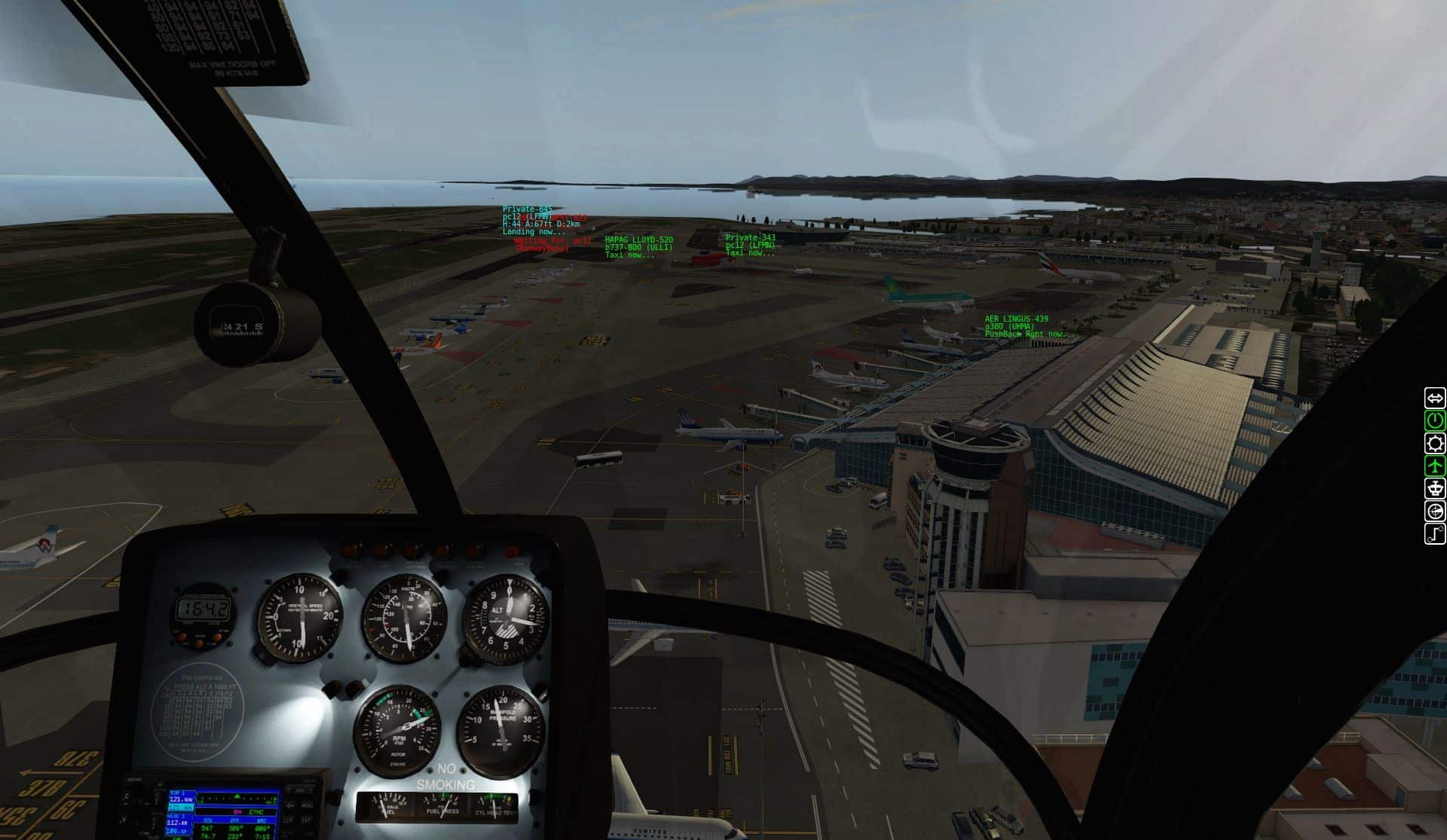Click the double-arrow move icon in the sidebar
The height and width of the screenshot is (840, 1447).
tap(1434, 397)
